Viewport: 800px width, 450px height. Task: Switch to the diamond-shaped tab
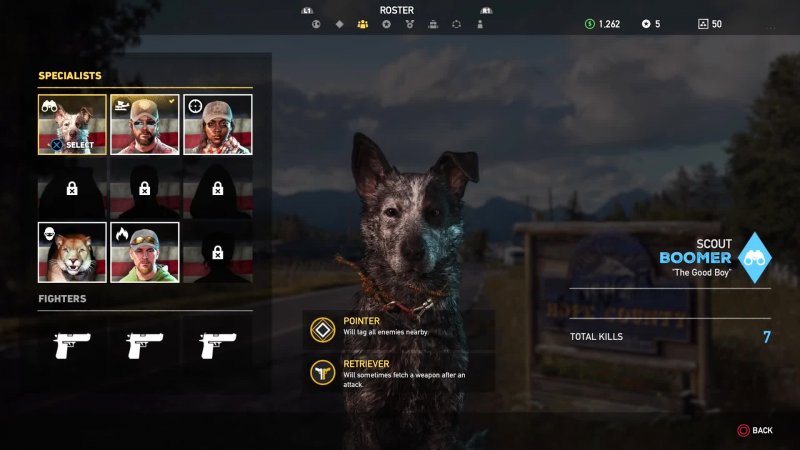coord(339,23)
